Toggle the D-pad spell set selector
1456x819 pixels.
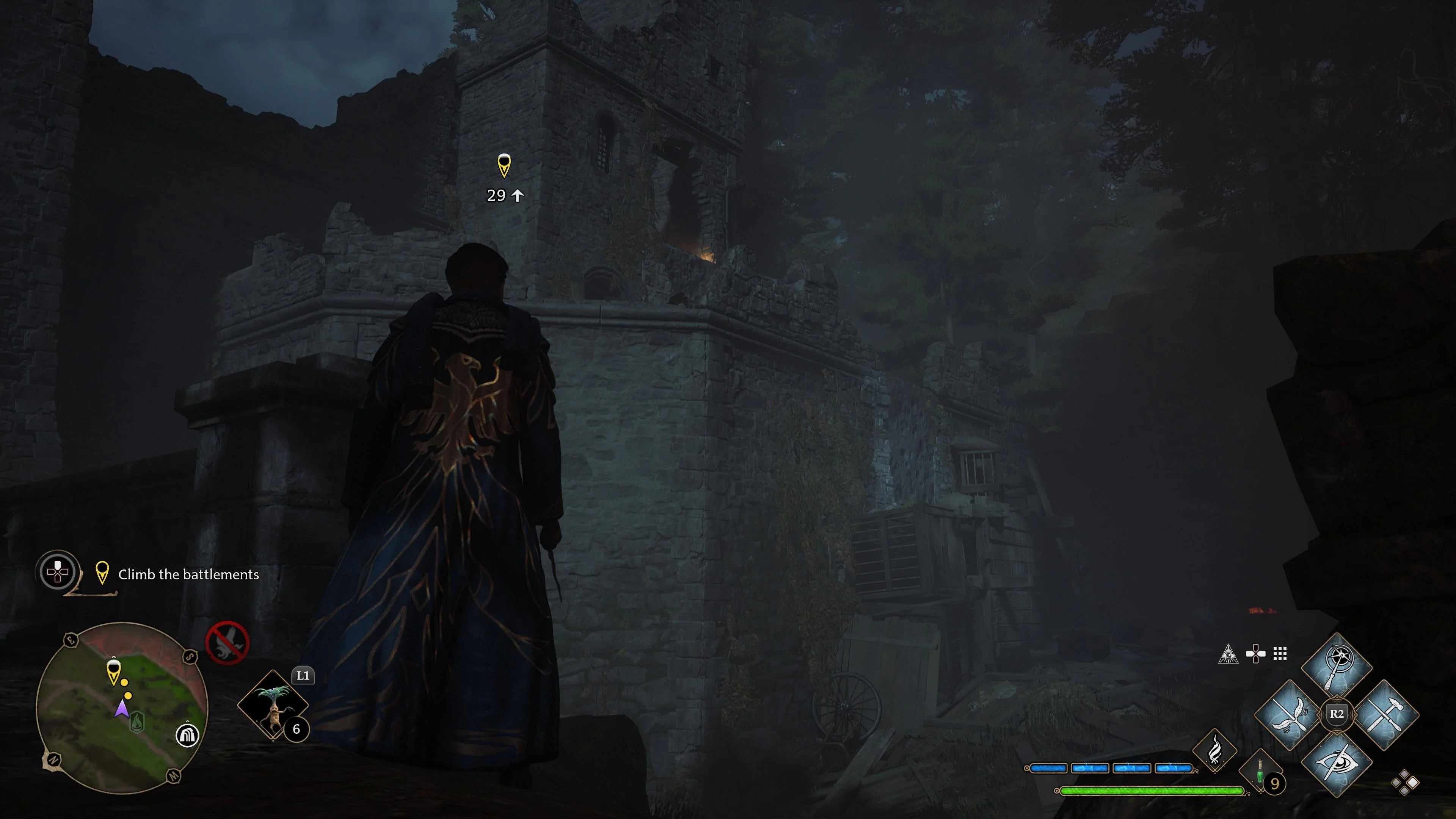click(x=1255, y=653)
